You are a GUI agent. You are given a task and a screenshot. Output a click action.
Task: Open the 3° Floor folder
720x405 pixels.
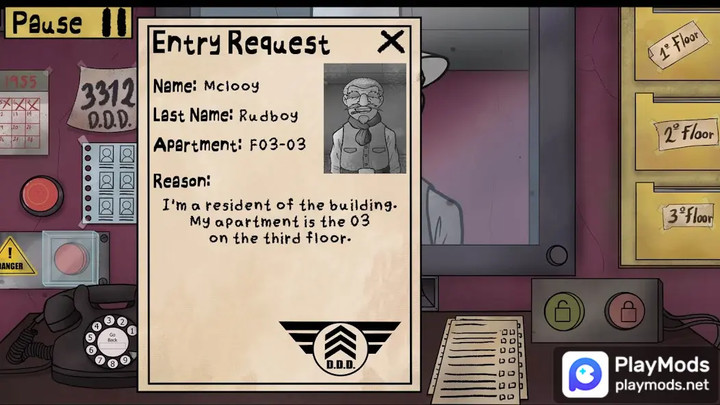pyautogui.click(x=689, y=215)
